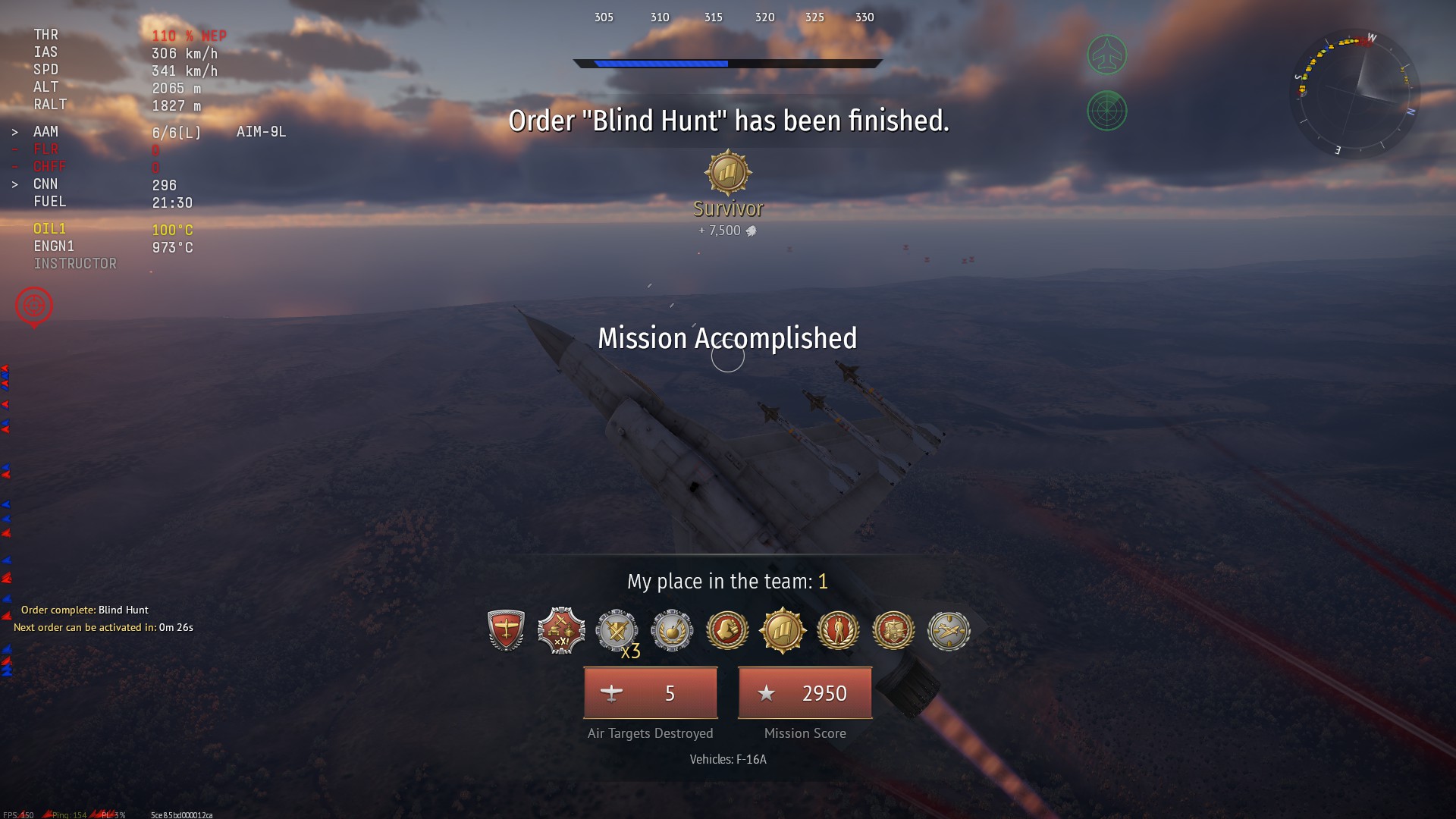Click the Mission Score star tile
The height and width of the screenshot is (819, 1456).
(x=805, y=693)
